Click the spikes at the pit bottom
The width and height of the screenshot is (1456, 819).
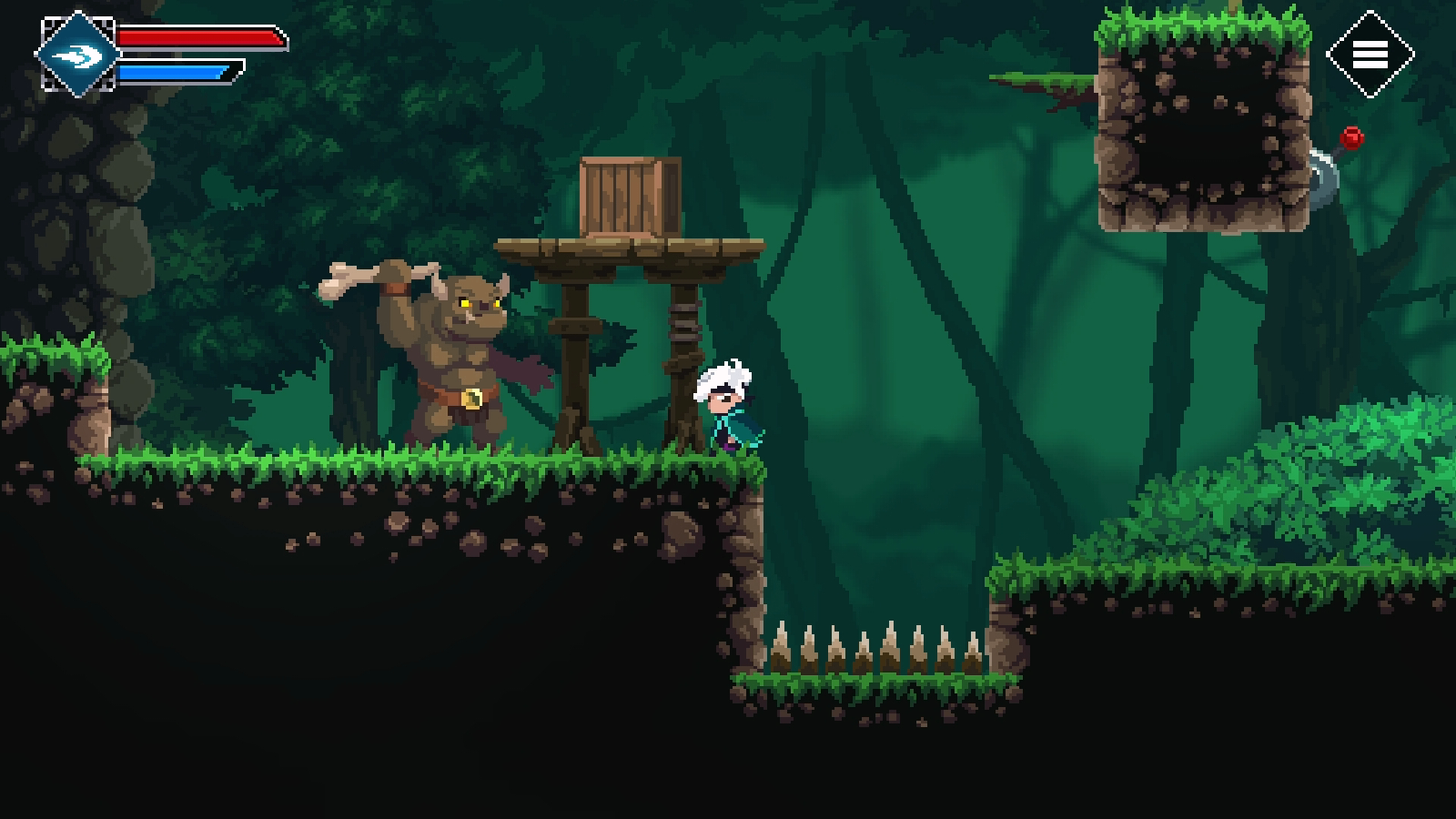(x=874, y=651)
